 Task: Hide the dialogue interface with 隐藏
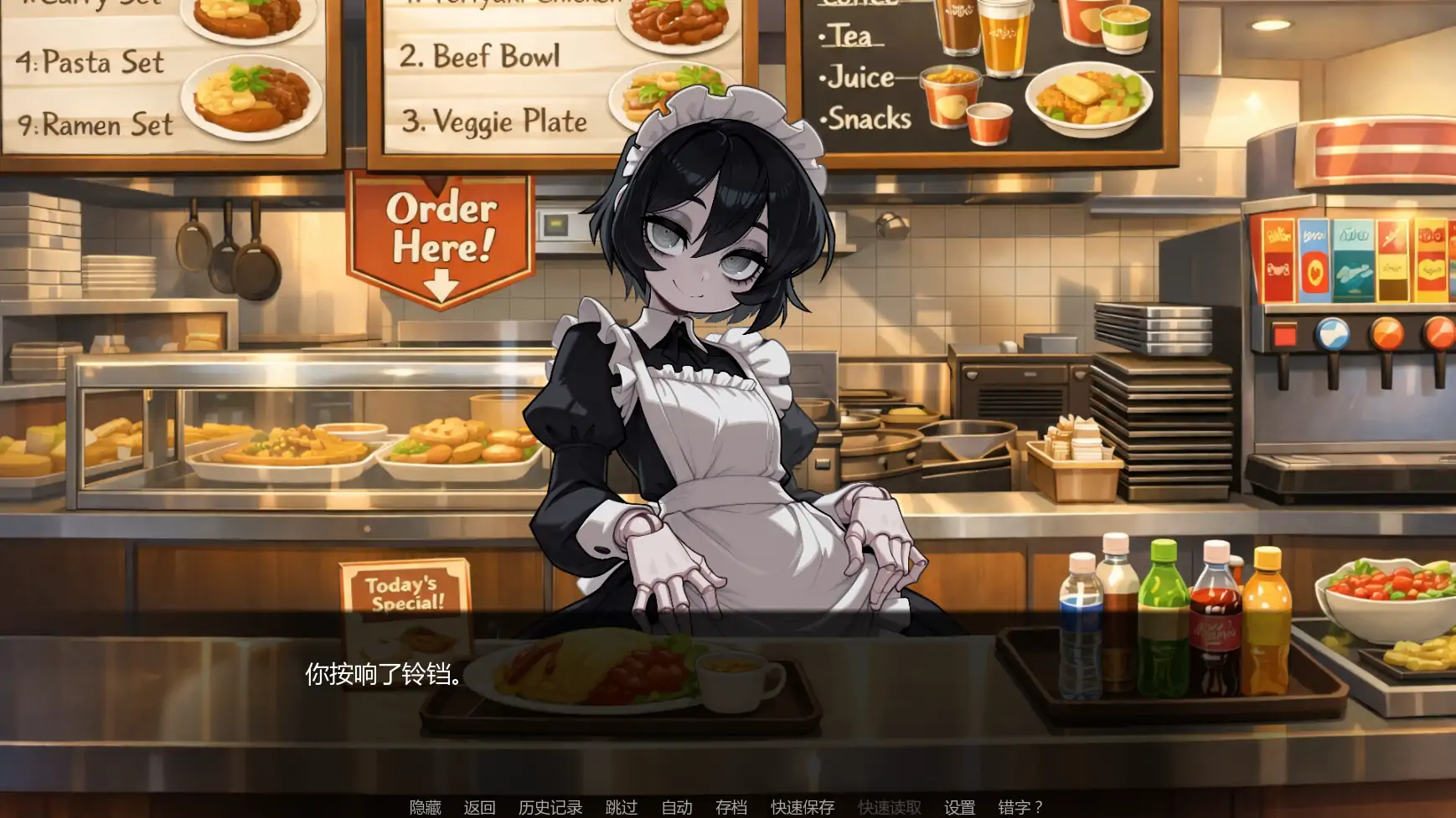click(x=425, y=807)
